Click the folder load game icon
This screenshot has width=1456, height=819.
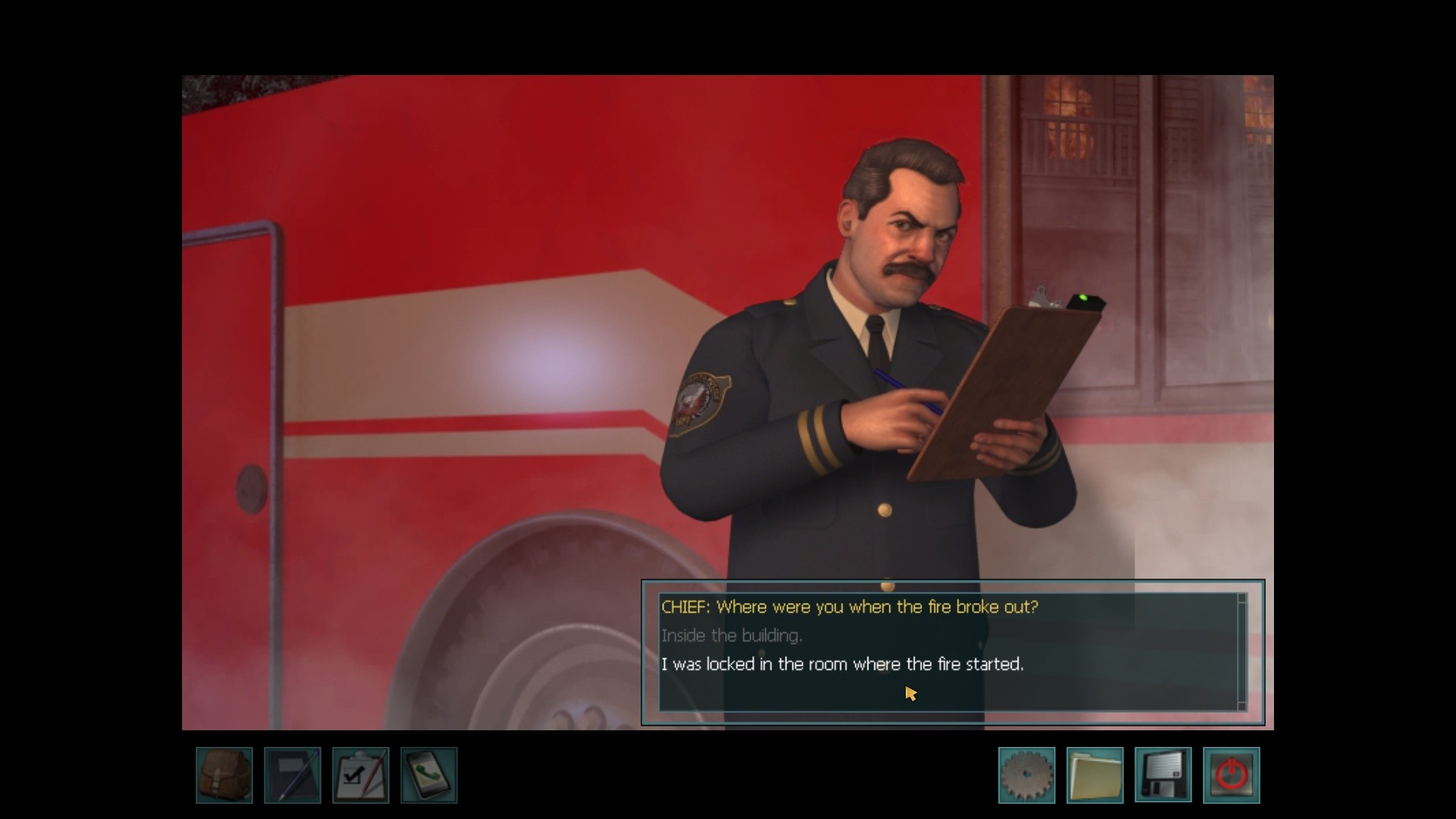(x=1095, y=775)
